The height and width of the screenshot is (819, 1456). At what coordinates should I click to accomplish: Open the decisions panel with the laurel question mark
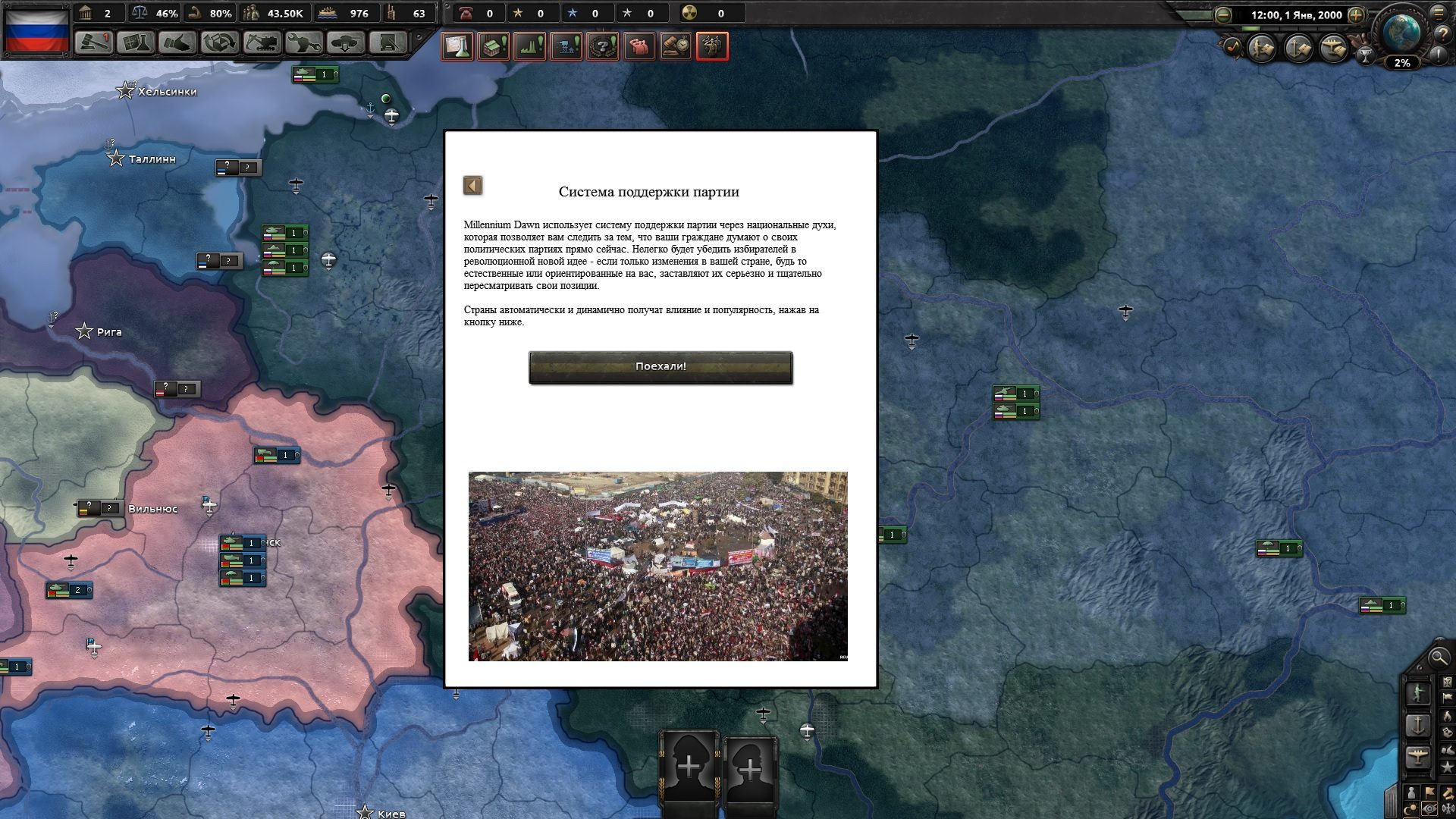coord(603,47)
